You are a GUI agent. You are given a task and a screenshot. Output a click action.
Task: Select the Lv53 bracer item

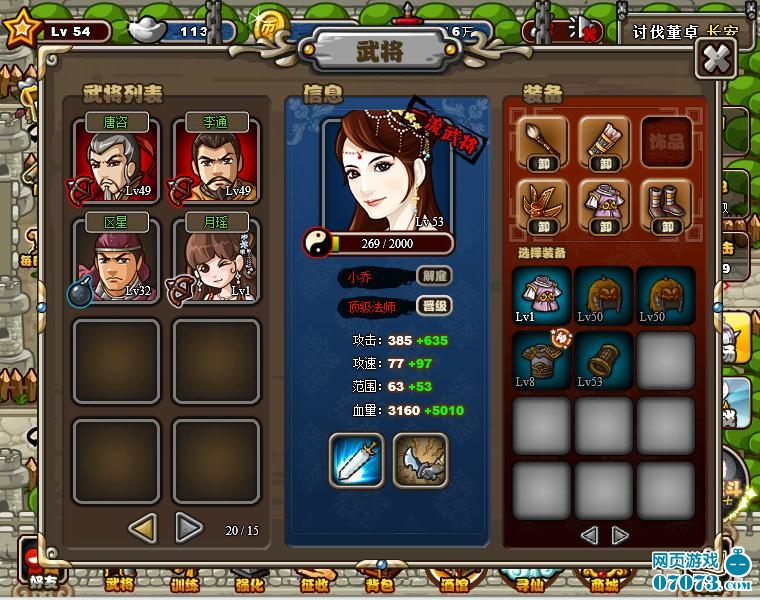[603, 361]
